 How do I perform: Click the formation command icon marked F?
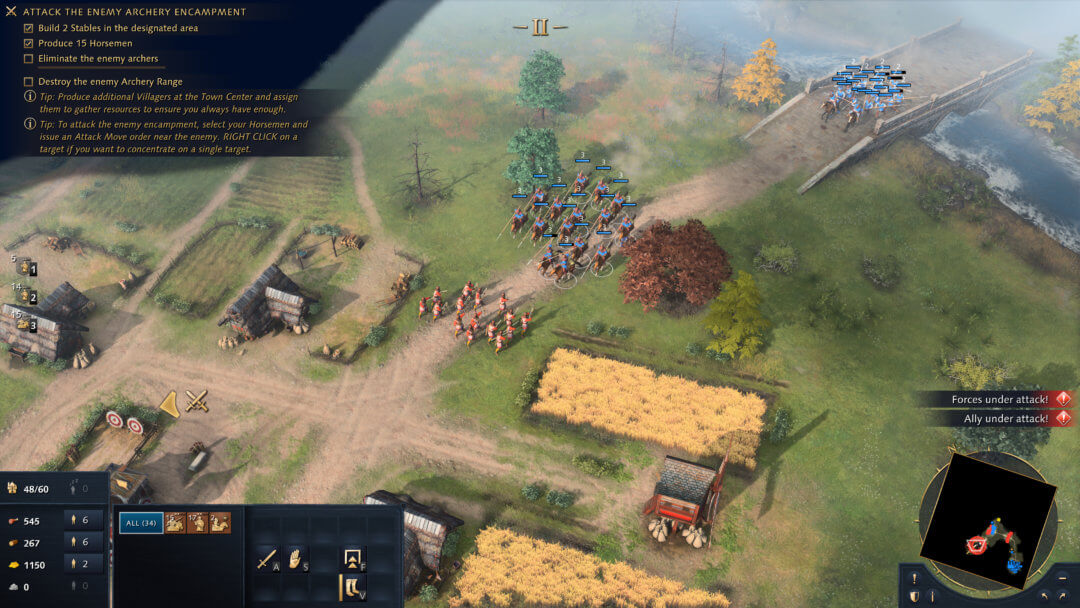[353, 558]
